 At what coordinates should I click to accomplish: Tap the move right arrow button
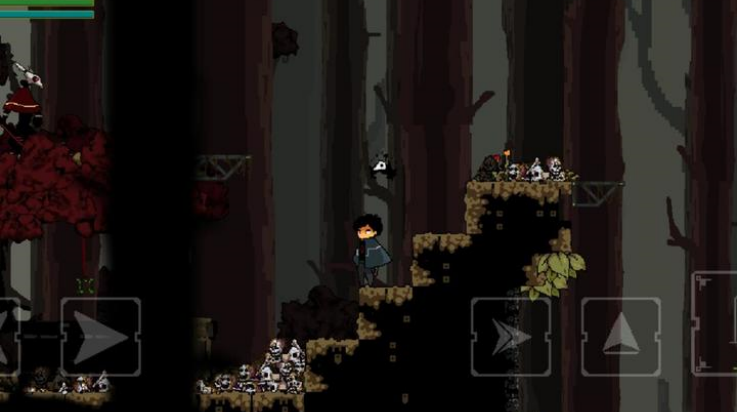tap(101, 337)
